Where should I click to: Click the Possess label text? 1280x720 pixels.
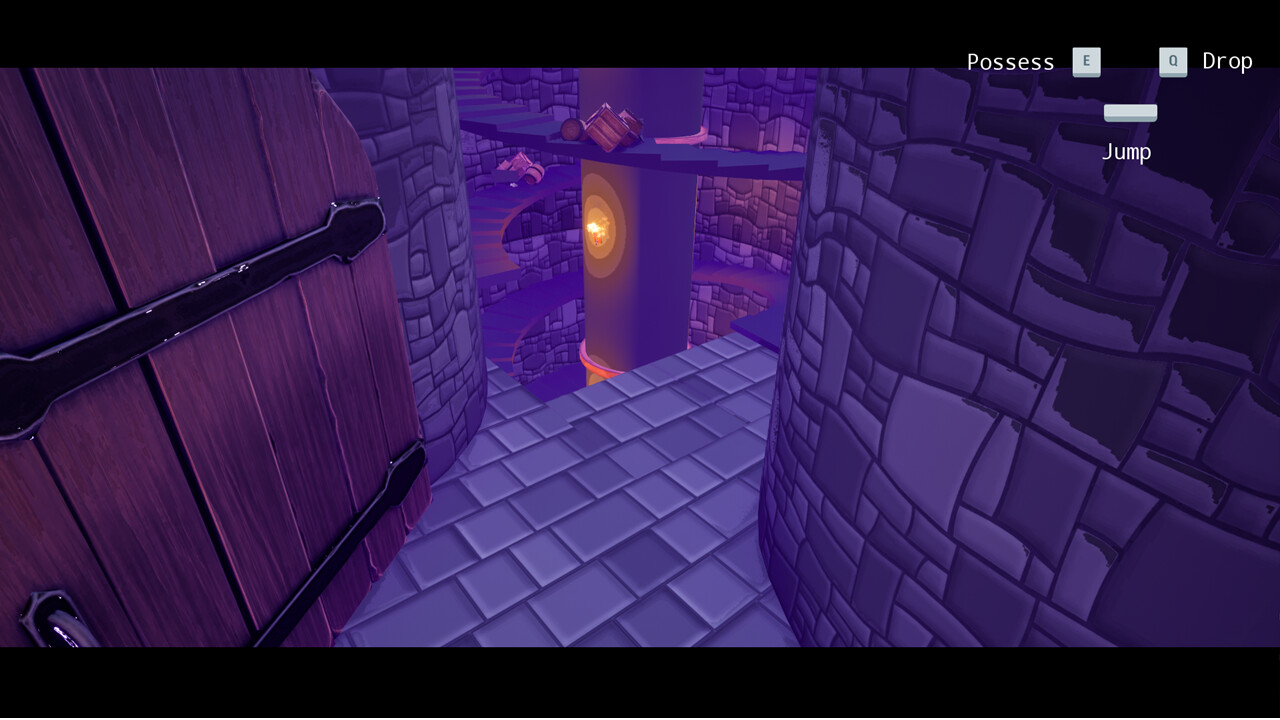click(x=1010, y=61)
